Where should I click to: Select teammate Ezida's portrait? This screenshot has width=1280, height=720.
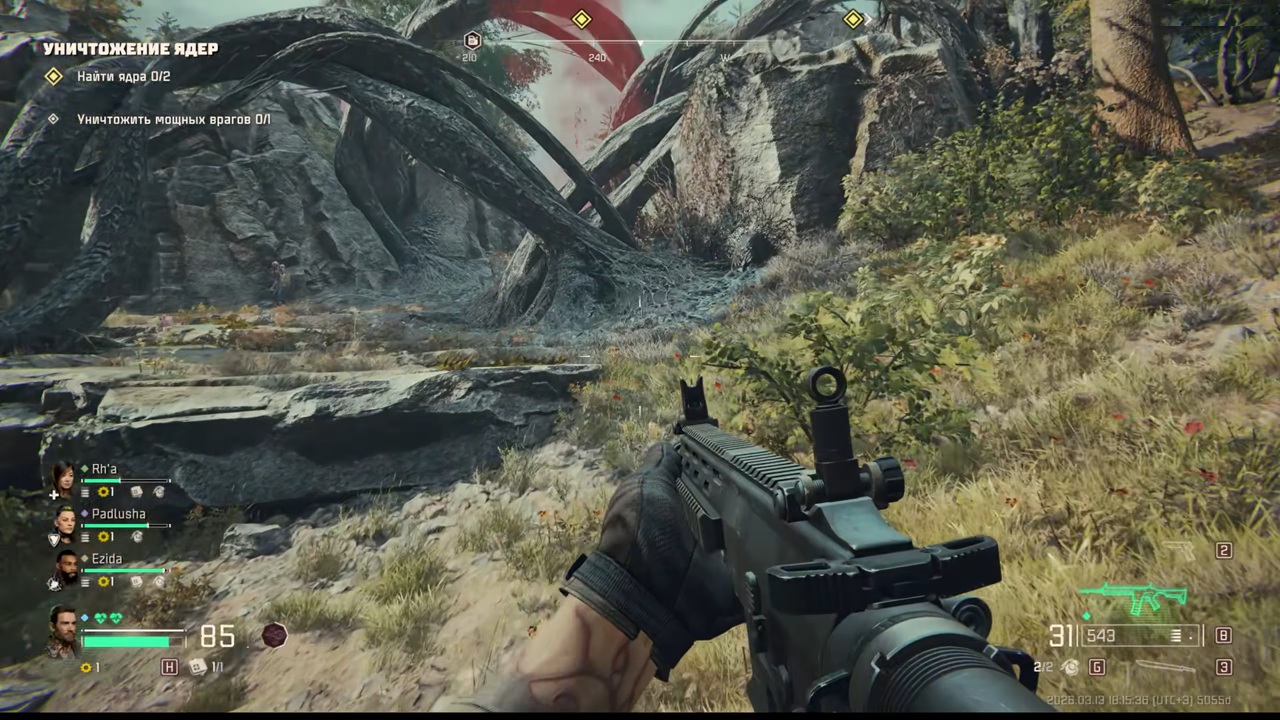pos(64,567)
